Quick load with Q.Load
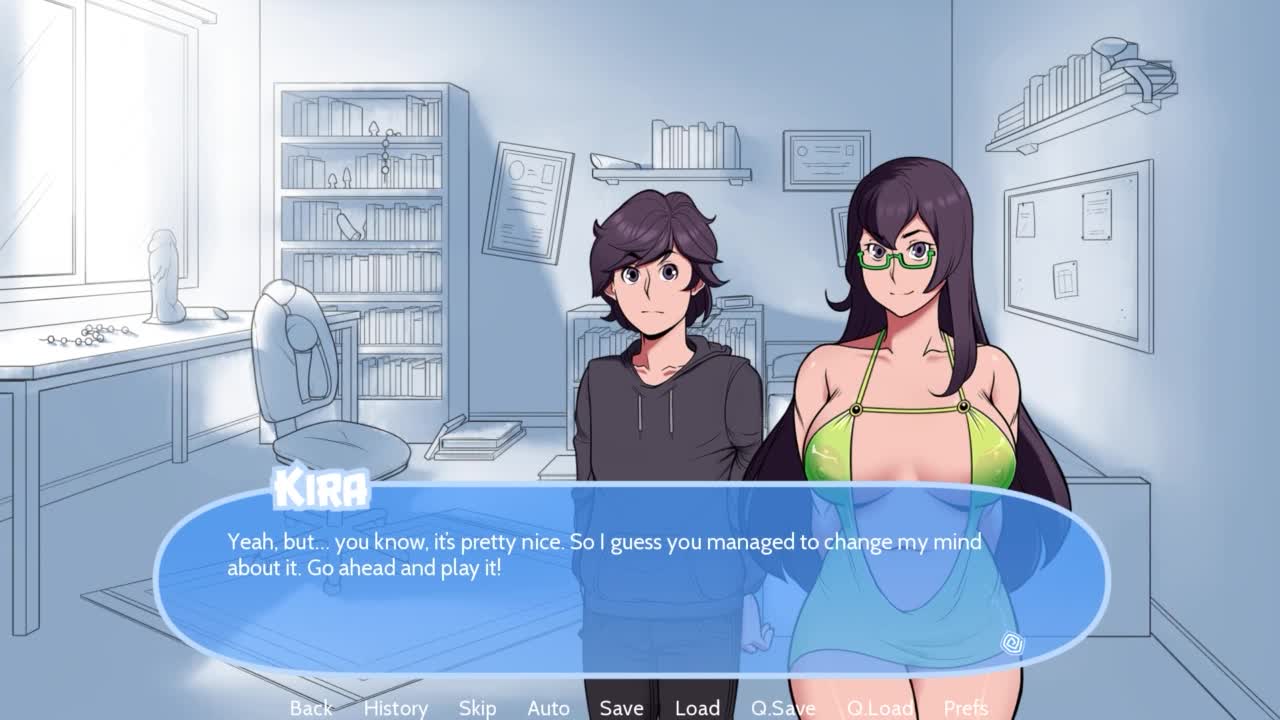This screenshot has width=1280, height=720. 879,708
